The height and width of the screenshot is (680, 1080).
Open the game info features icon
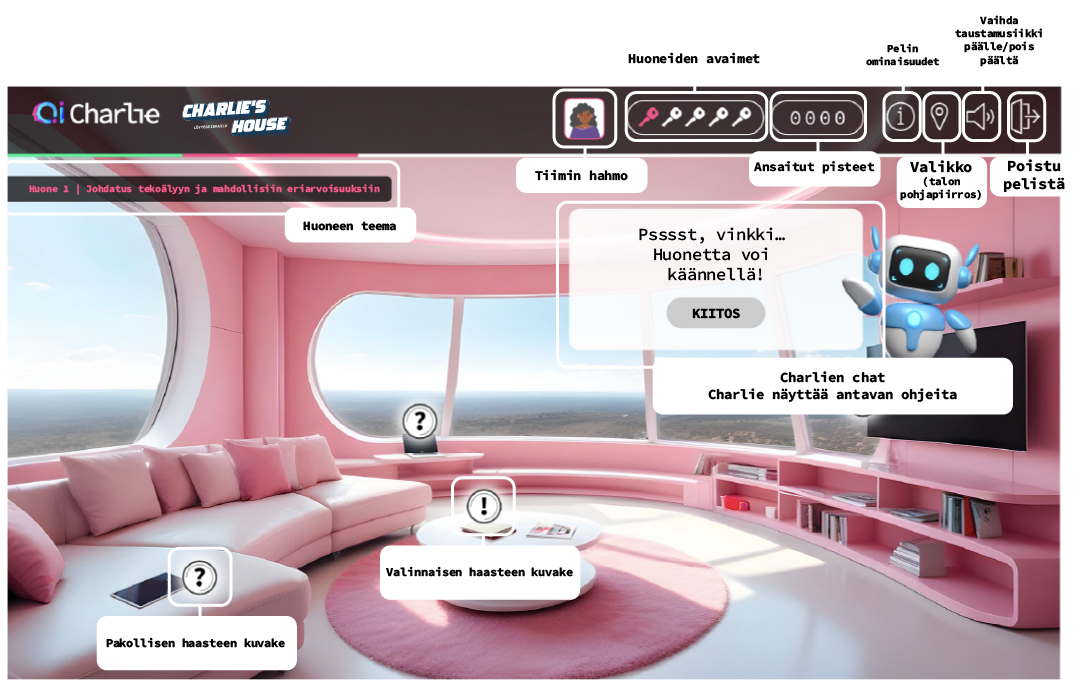point(901,117)
